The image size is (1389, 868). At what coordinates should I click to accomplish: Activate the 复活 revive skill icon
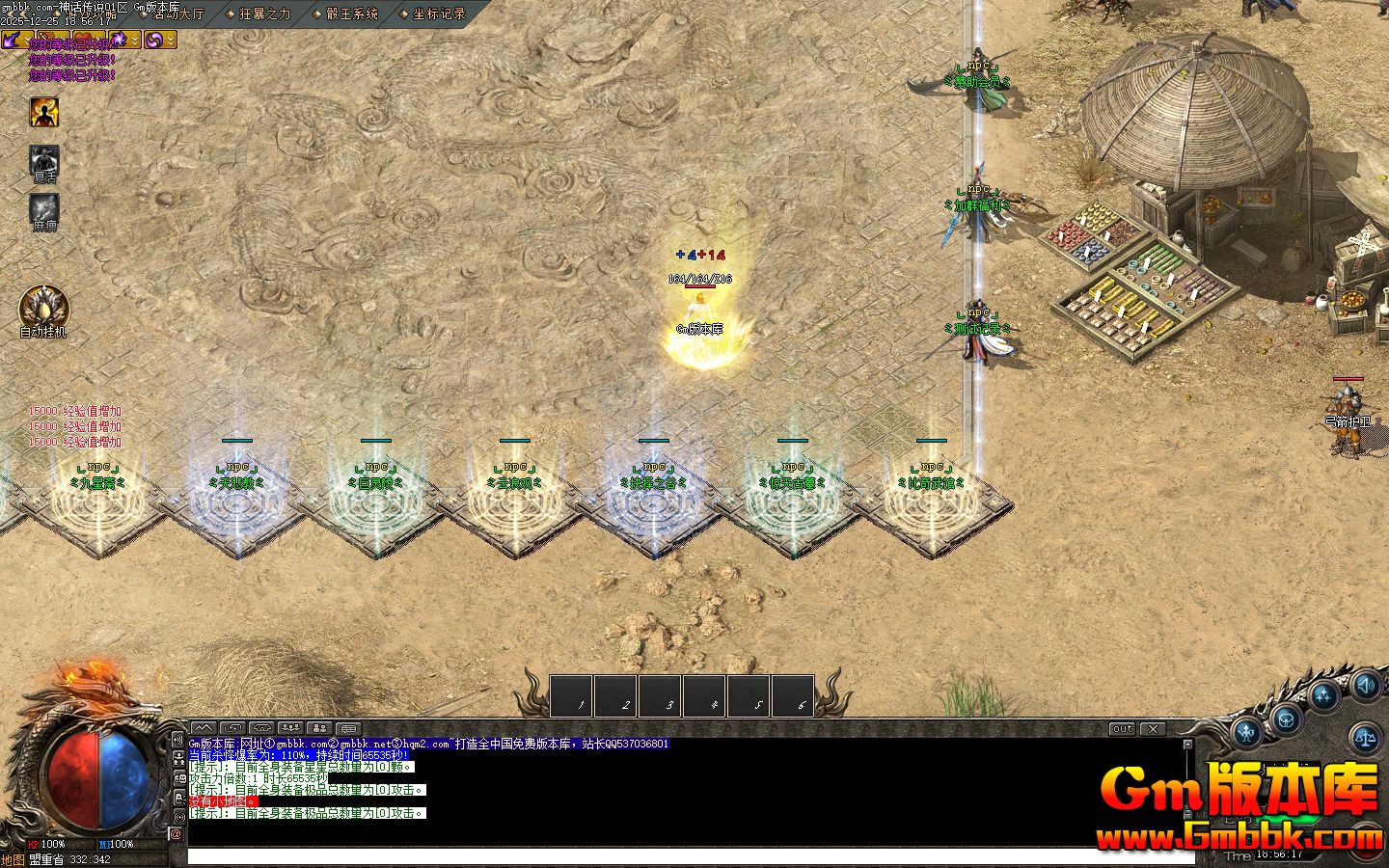tap(43, 160)
